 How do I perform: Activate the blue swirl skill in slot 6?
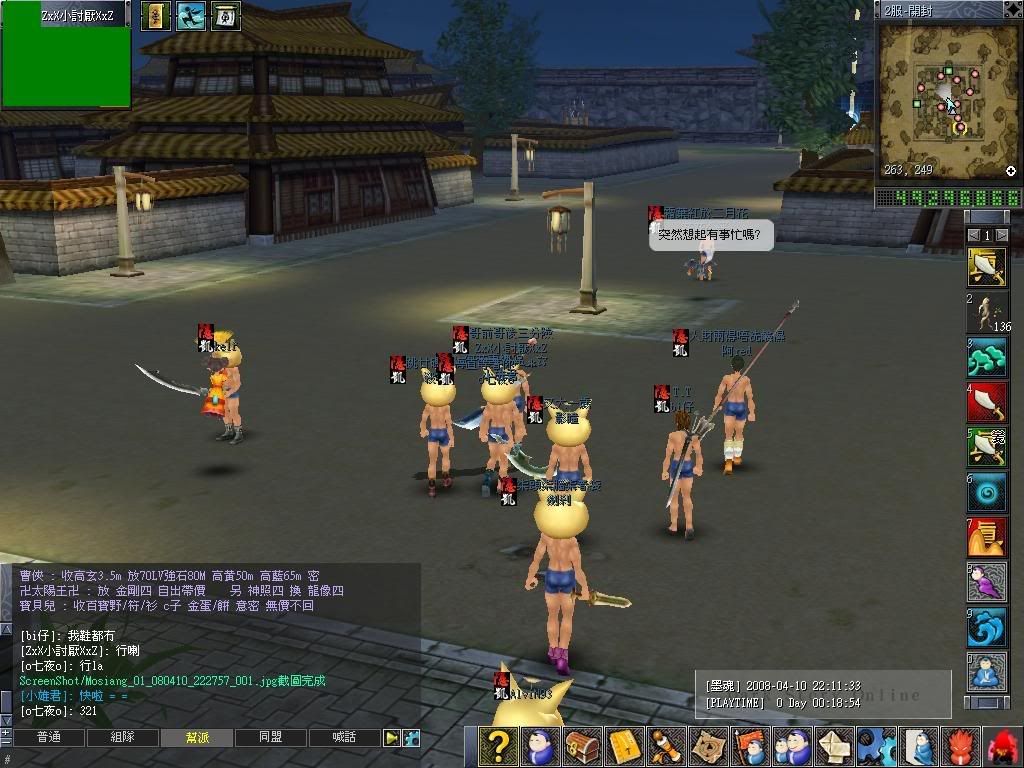click(x=987, y=493)
